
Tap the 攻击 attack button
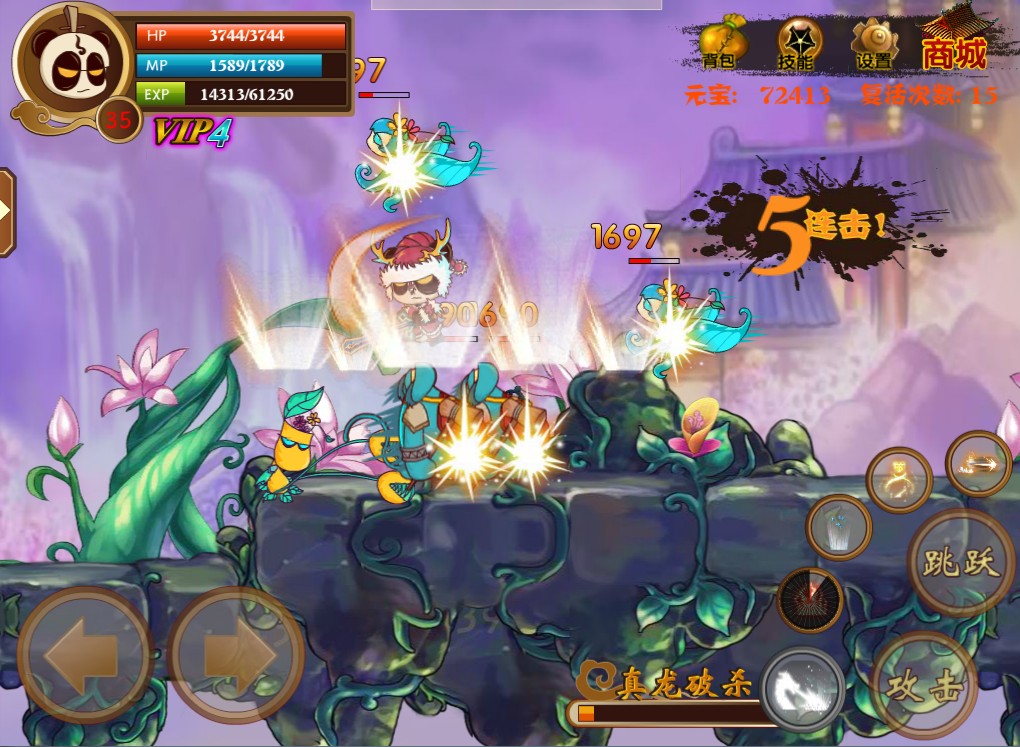pyautogui.click(x=924, y=684)
